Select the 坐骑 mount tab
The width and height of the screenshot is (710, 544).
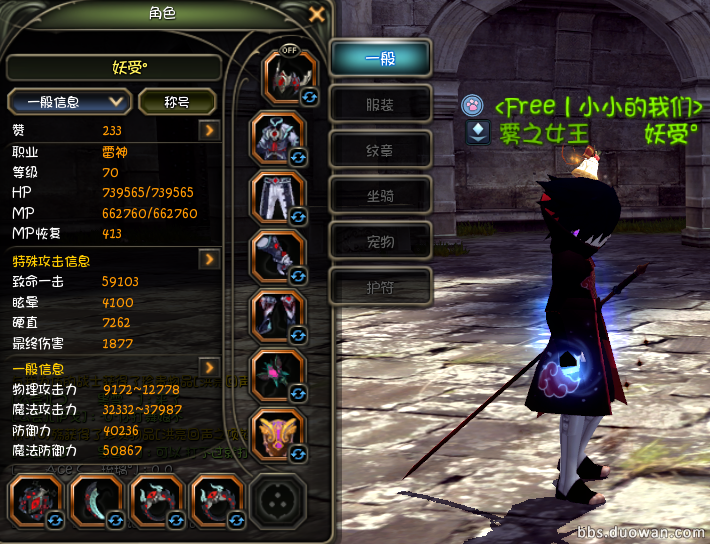point(381,195)
